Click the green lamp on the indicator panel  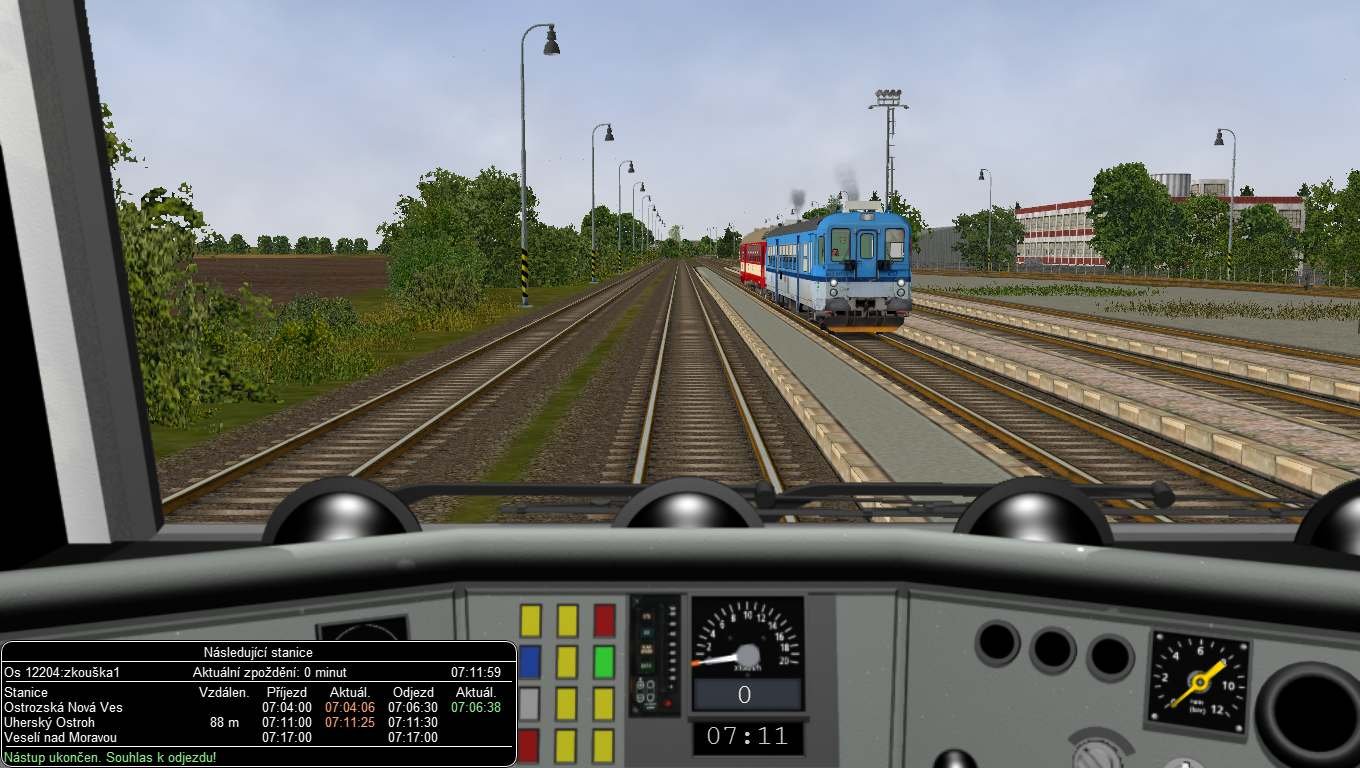pos(644,664)
